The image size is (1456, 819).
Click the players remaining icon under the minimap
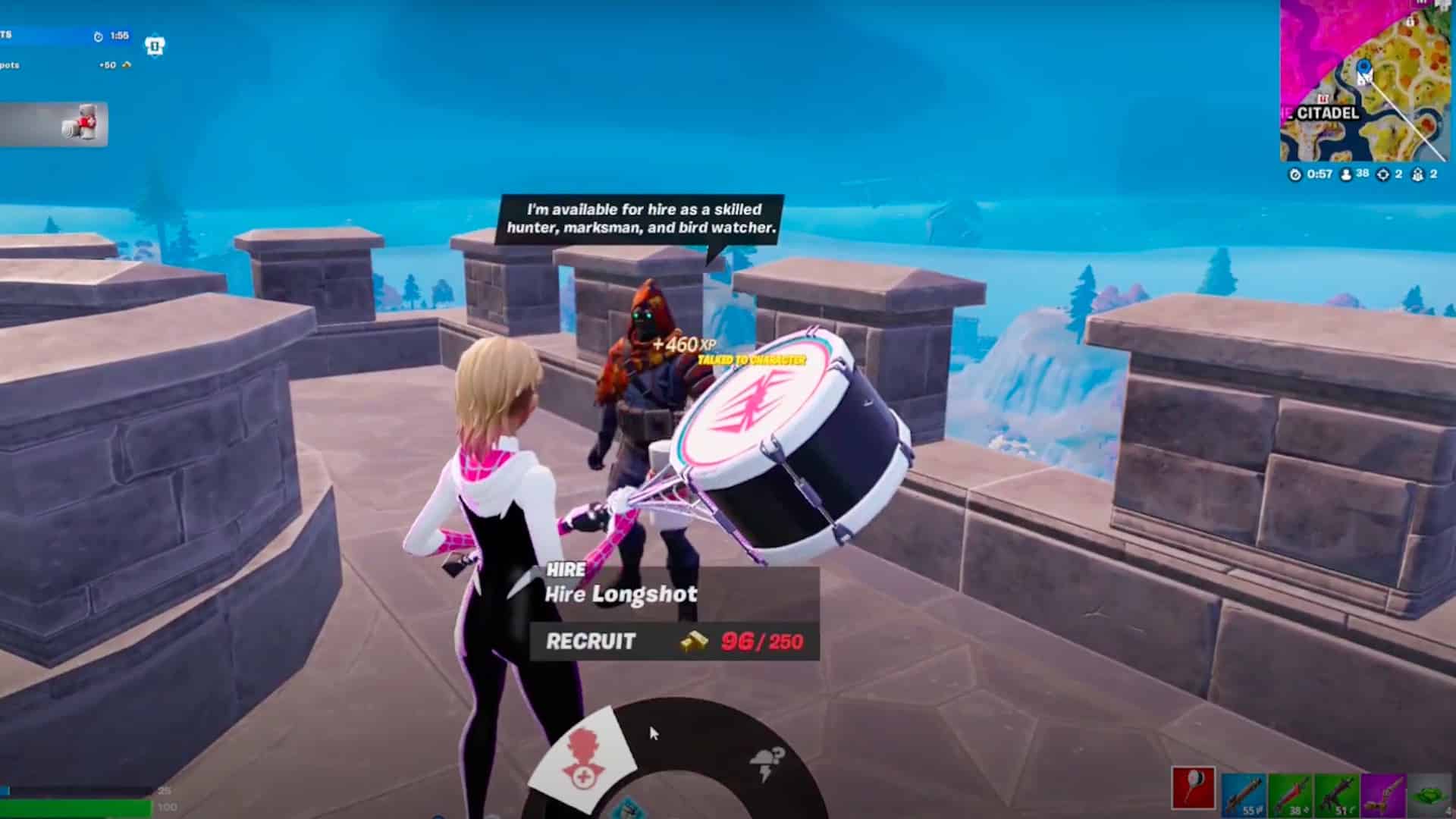click(1345, 174)
